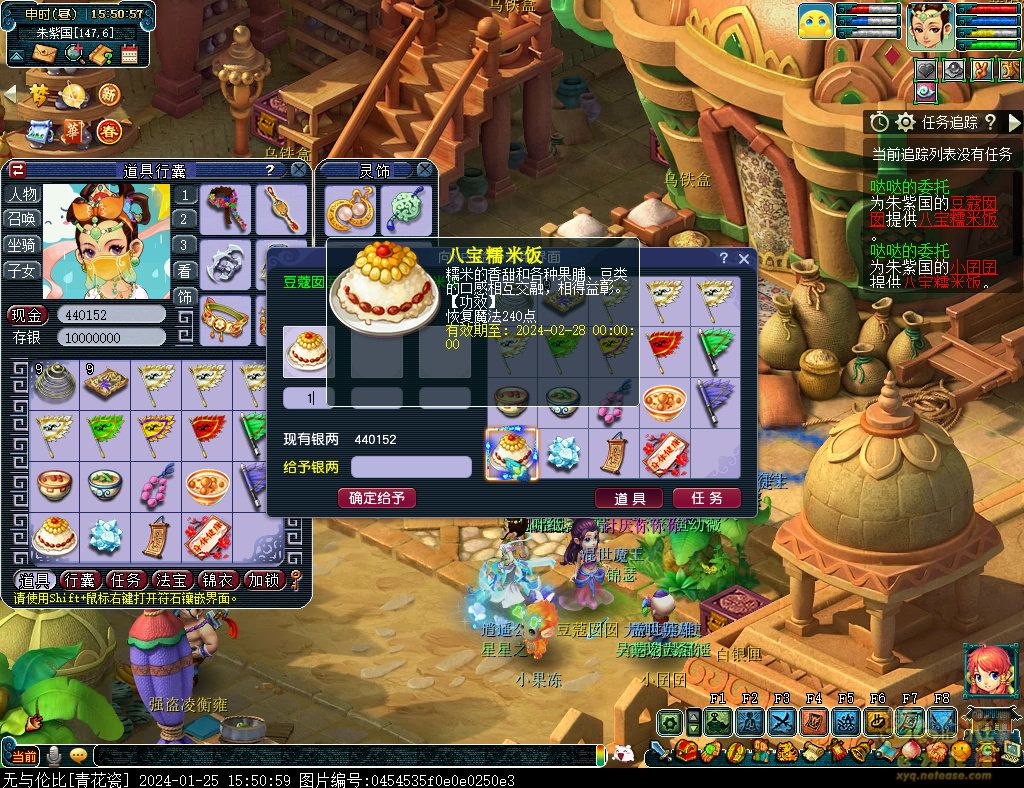The width and height of the screenshot is (1024, 788).
Task: Open the task tracker gear settings
Action: point(906,122)
